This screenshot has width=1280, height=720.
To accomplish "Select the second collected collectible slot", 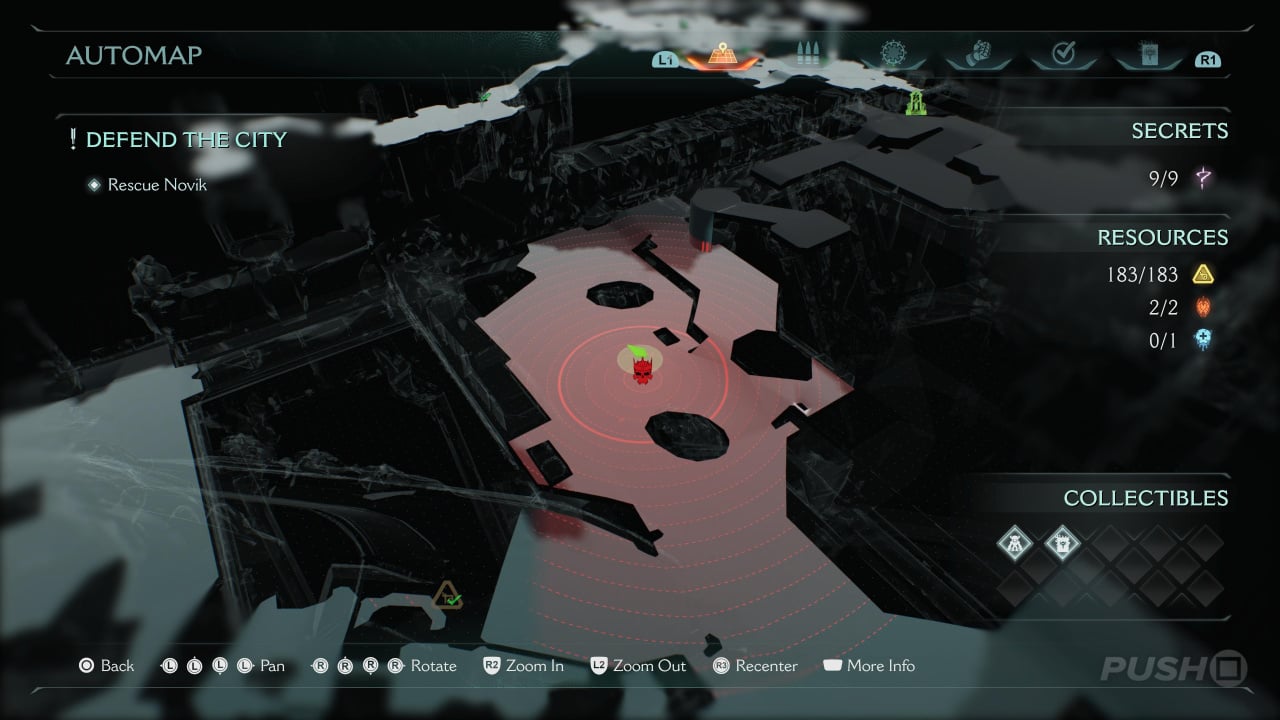I will [1062, 544].
